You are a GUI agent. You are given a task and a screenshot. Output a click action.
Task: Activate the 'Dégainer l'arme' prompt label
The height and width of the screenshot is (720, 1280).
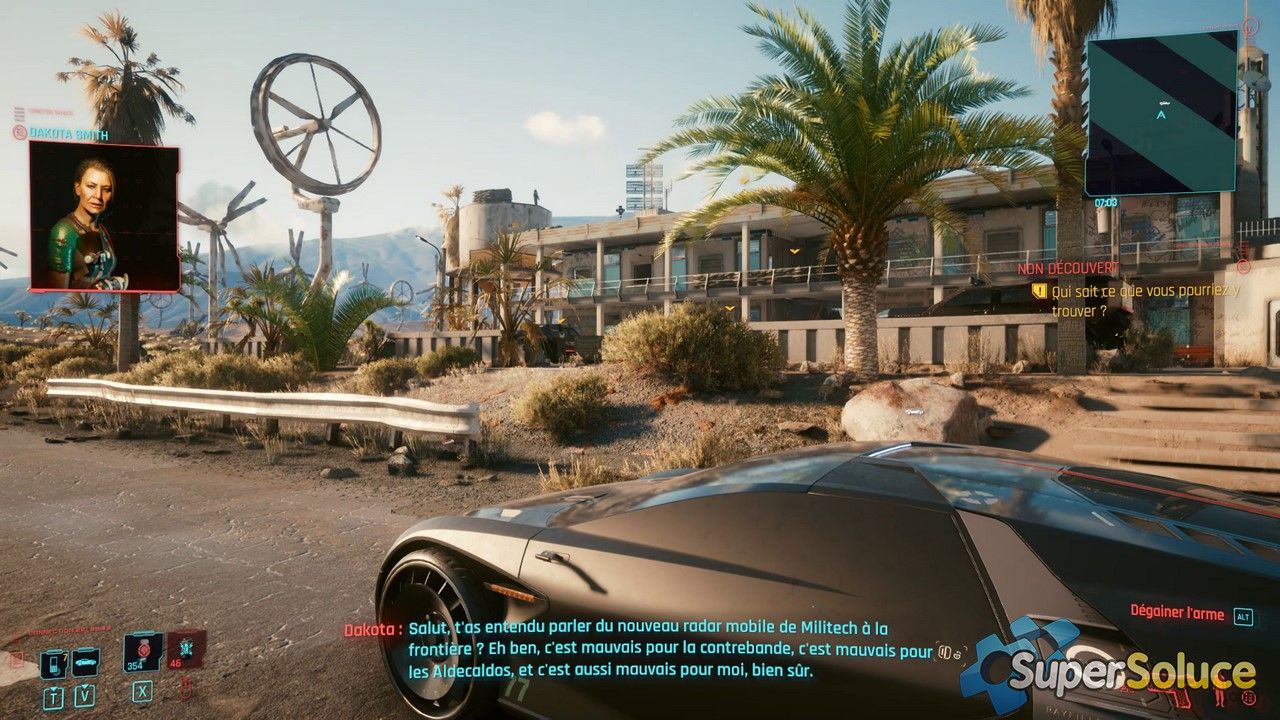[1177, 611]
